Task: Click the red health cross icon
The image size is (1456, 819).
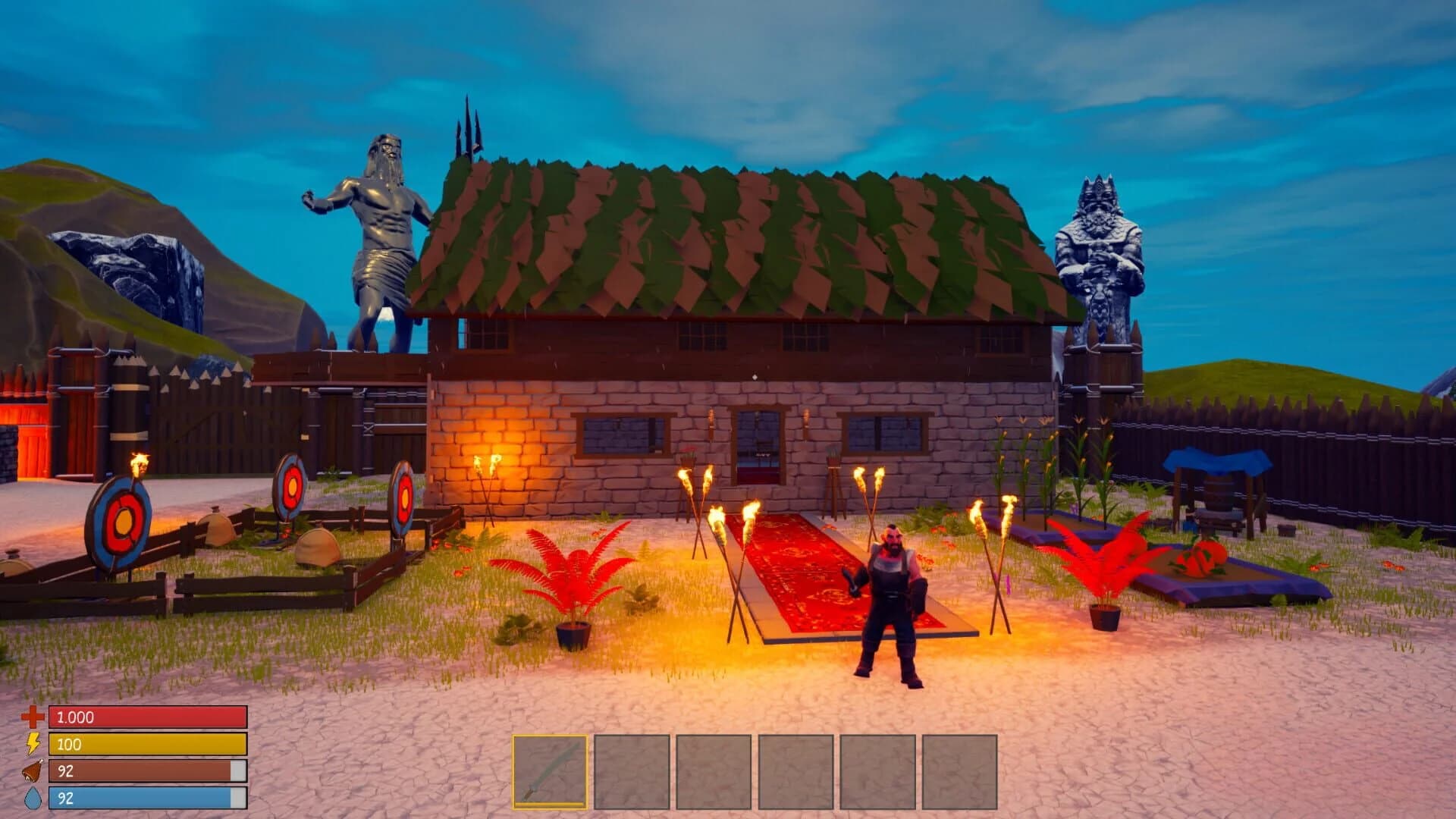Action: [32, 717]
